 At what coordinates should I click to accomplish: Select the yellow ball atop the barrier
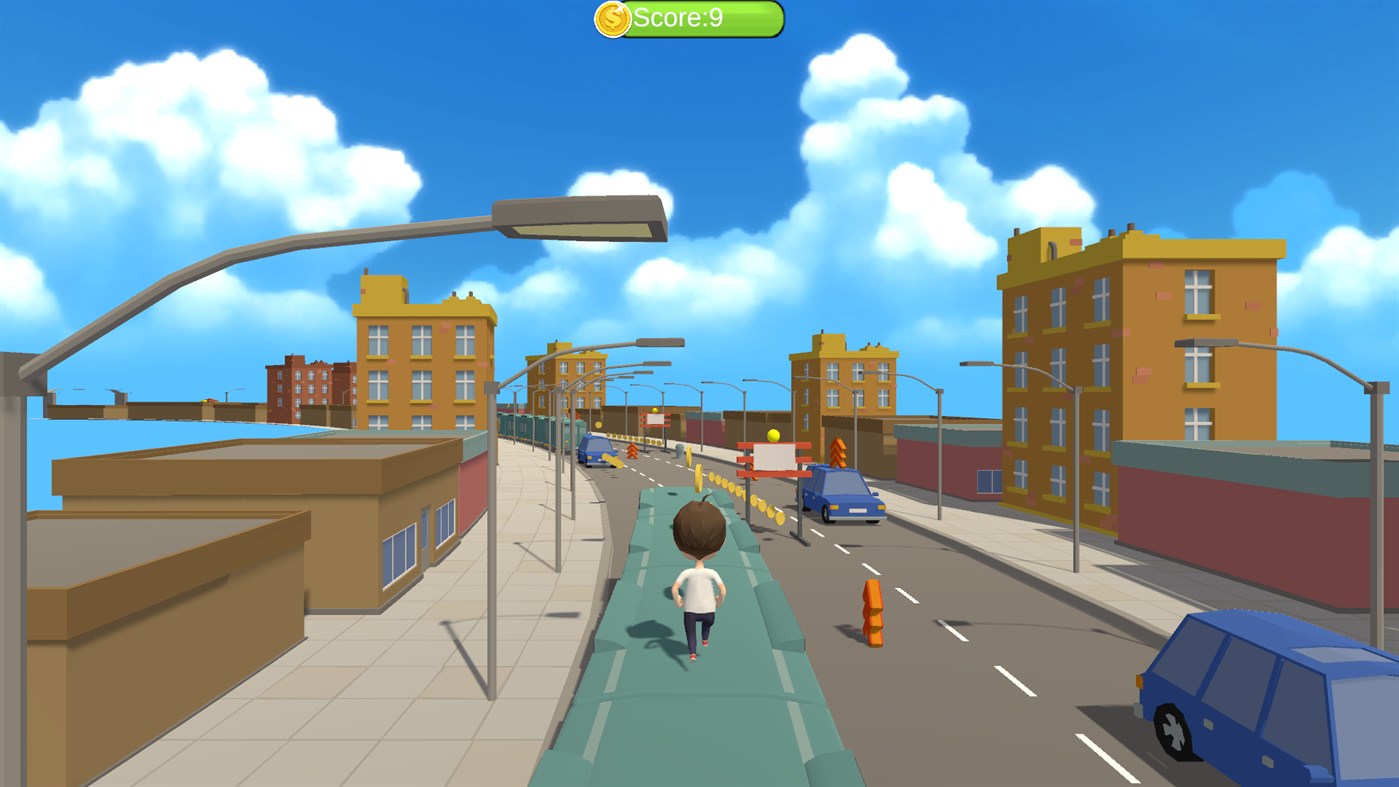pos(773,436)
